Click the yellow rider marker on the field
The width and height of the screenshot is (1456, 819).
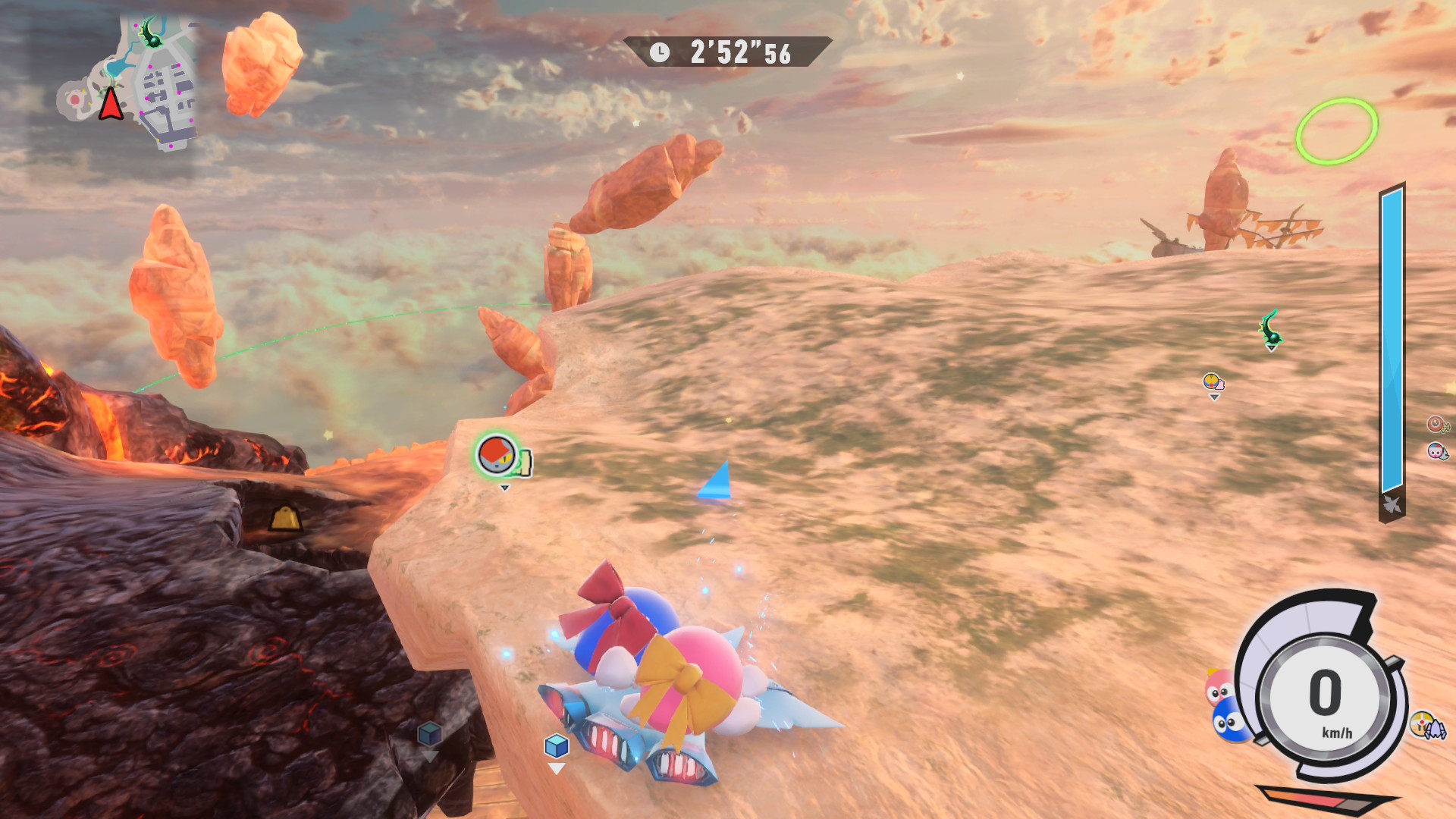[1213, 381]
